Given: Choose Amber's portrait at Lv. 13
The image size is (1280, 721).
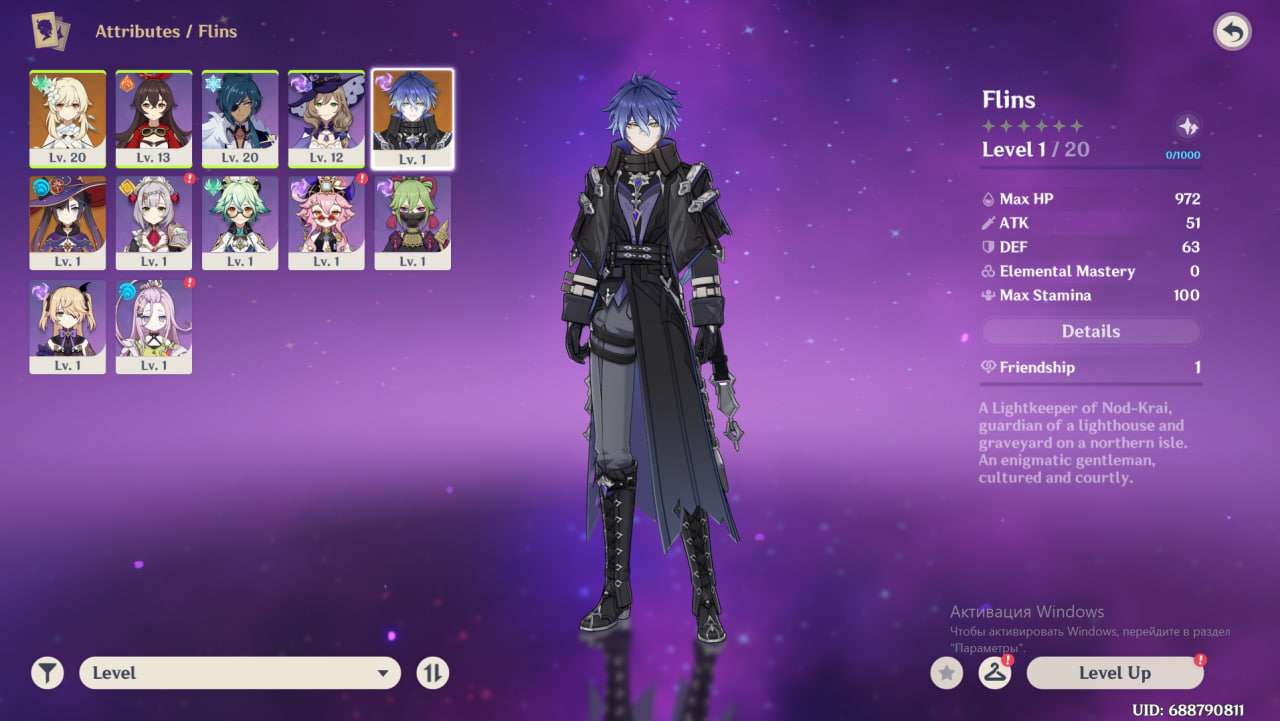Looking at the screenshot, I should [x=154, y=118].
